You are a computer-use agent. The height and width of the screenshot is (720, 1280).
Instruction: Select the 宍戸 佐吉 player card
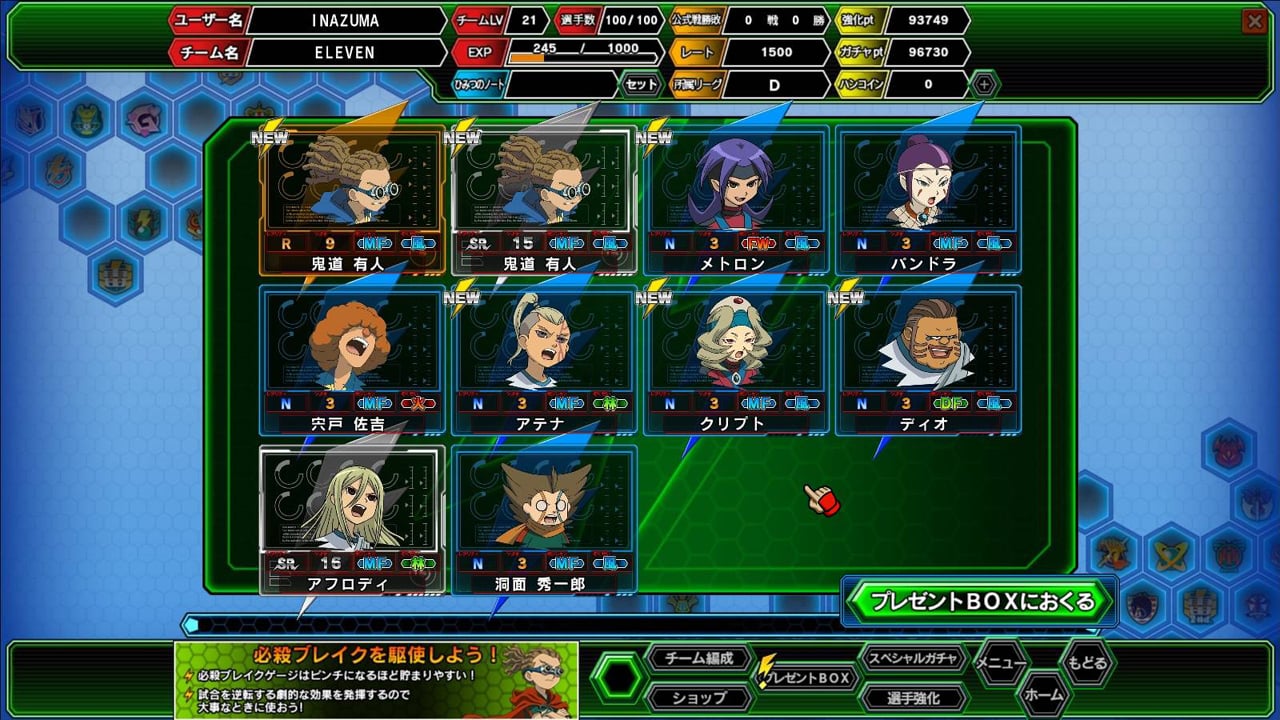pos(352,360)
